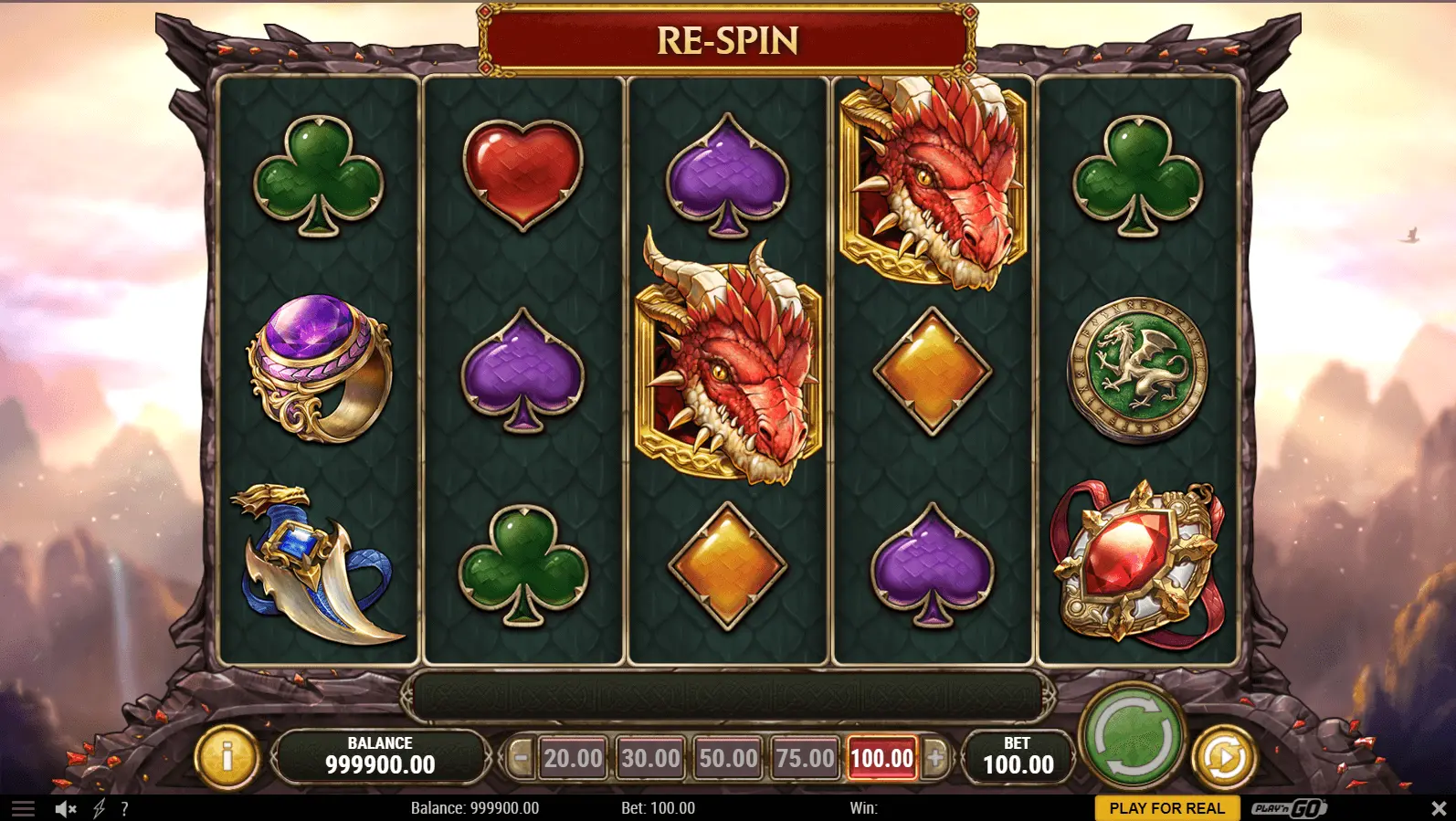Set the bet to 50.00

click(x=728, y=758)
